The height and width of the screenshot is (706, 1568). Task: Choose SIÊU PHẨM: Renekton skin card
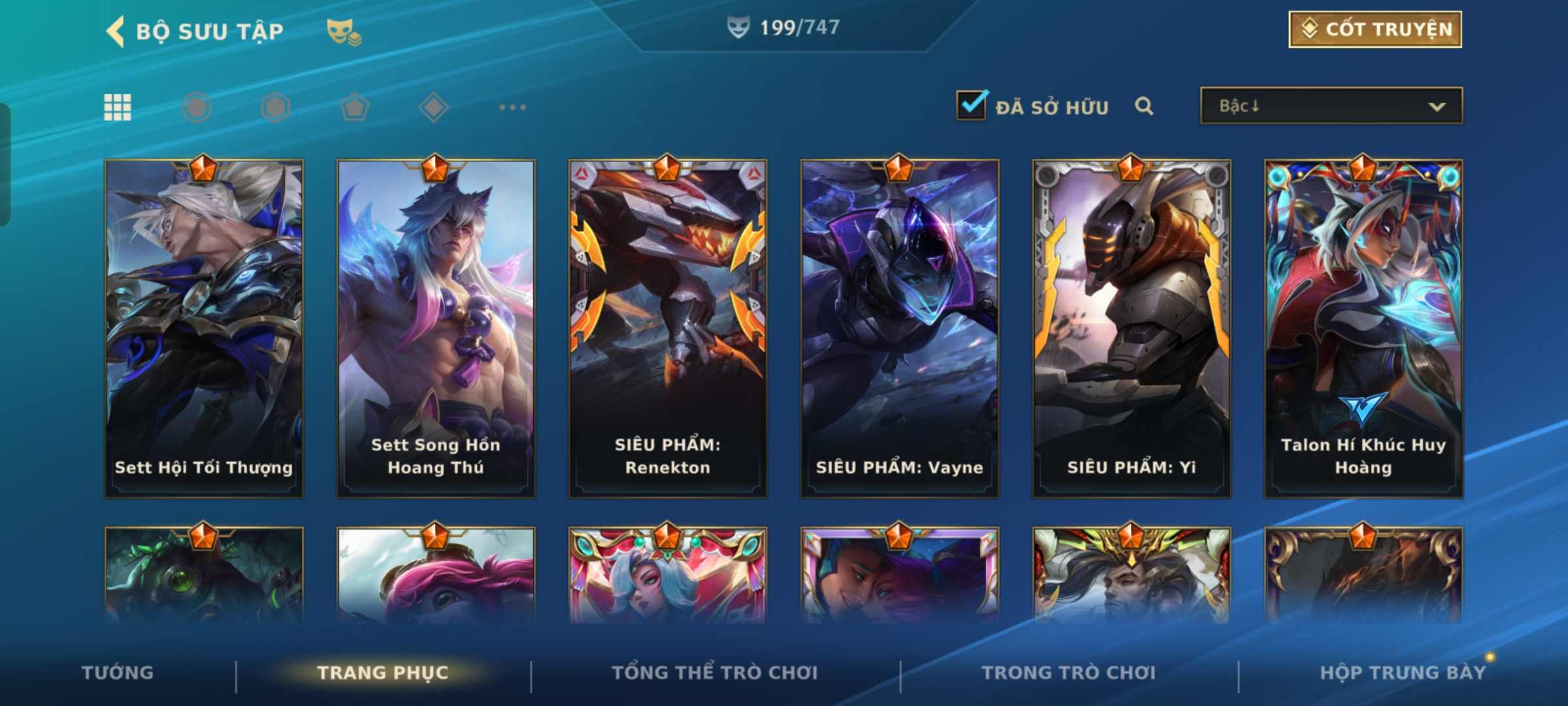[668, 328]
